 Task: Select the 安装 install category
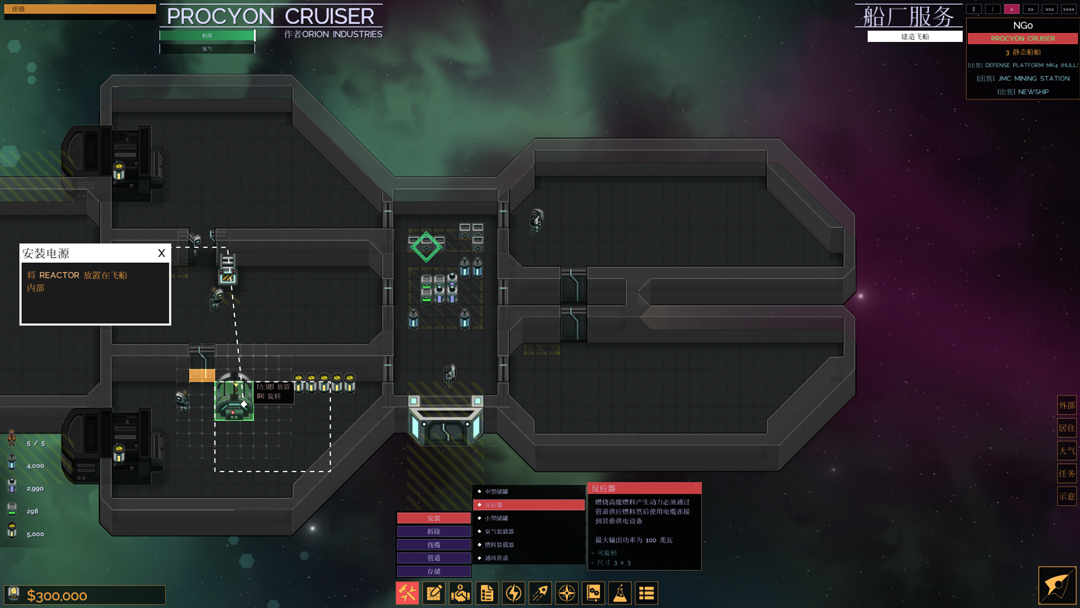[x=434, y=518]
